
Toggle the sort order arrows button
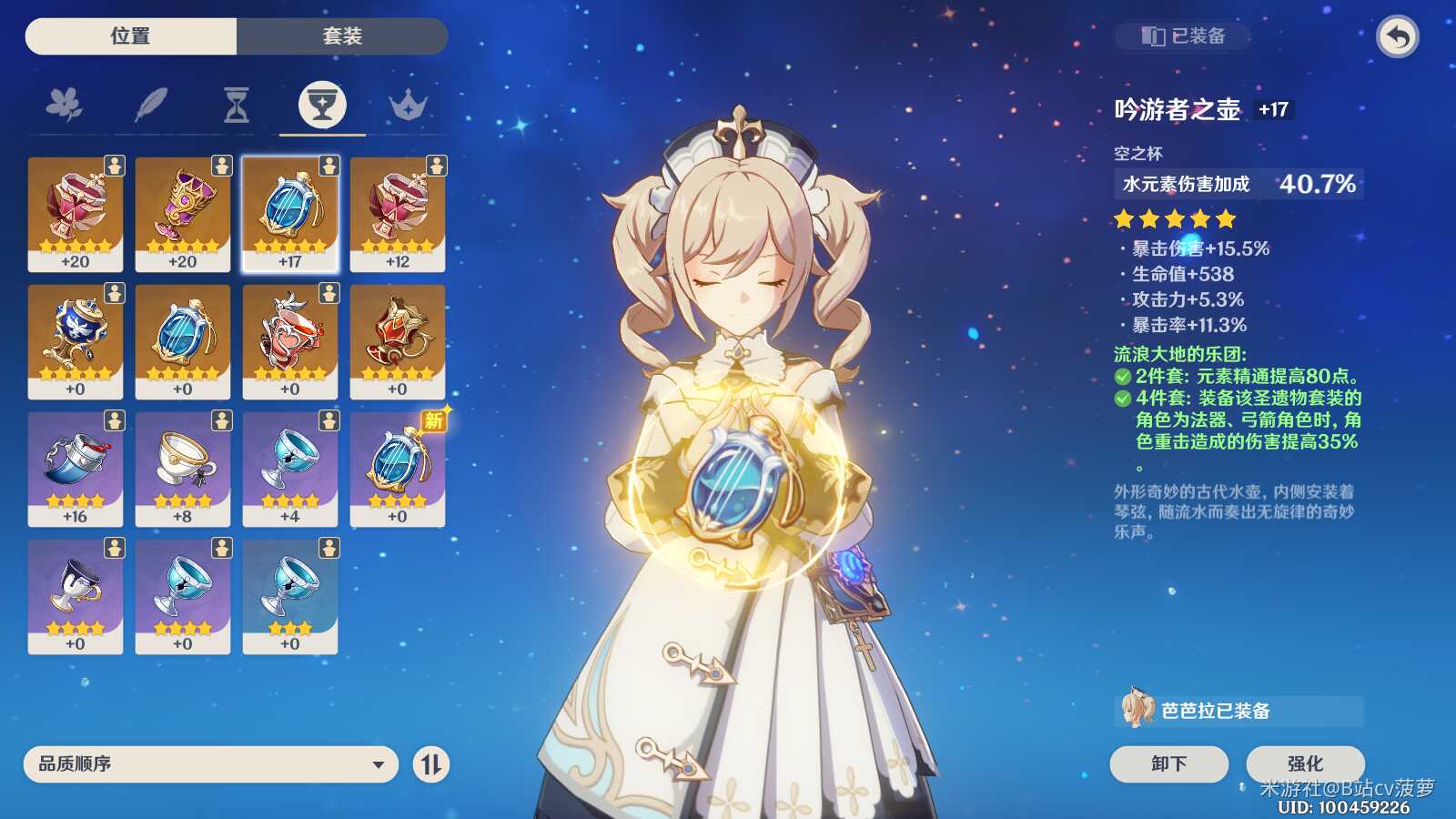tap(431, 764)
